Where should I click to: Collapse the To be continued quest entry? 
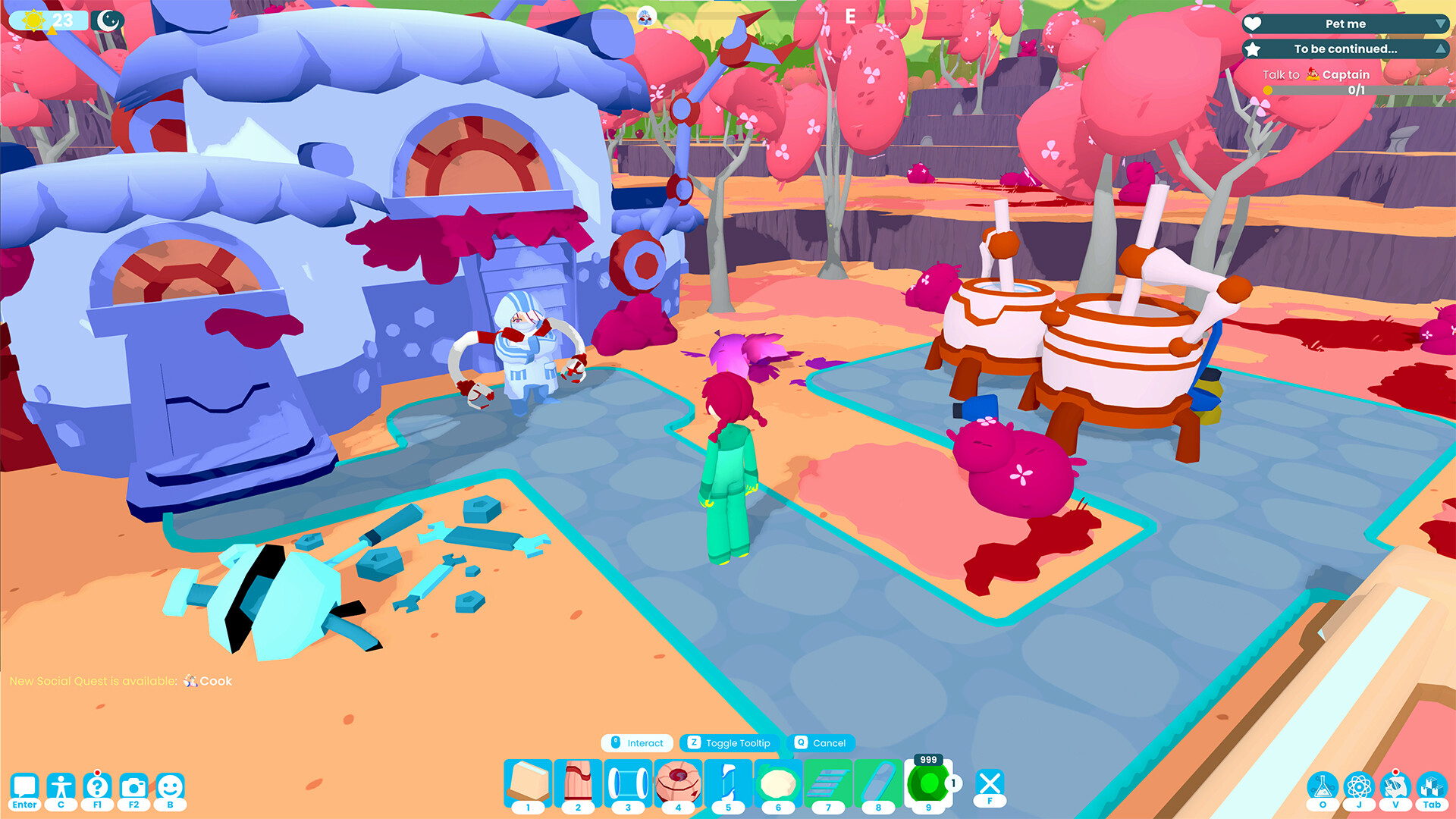click(x=1440, y=49)
